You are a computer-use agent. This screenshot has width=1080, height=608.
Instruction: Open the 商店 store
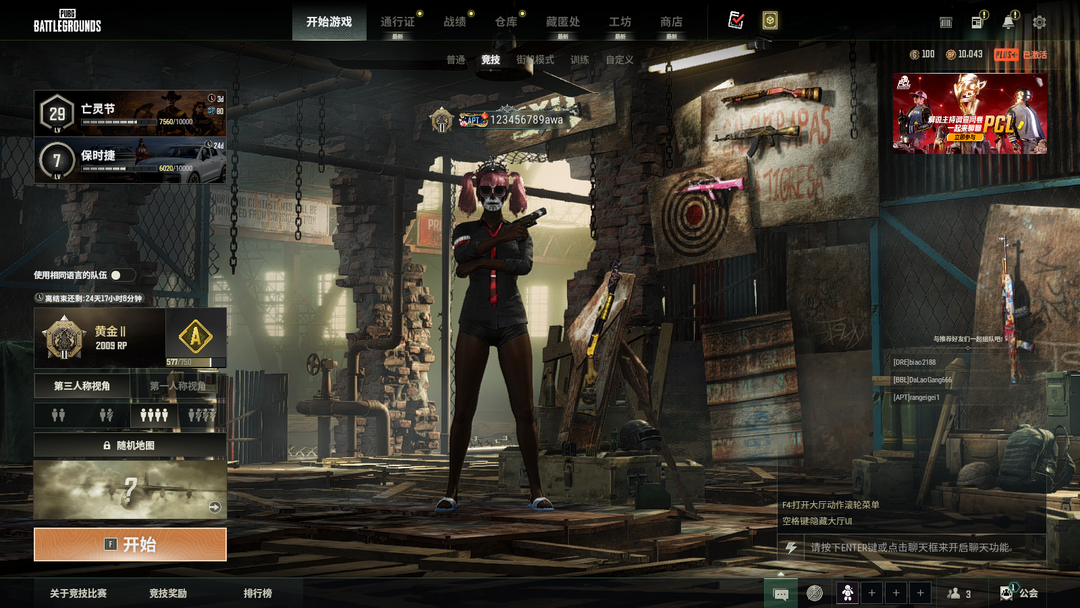coord(671,22)
